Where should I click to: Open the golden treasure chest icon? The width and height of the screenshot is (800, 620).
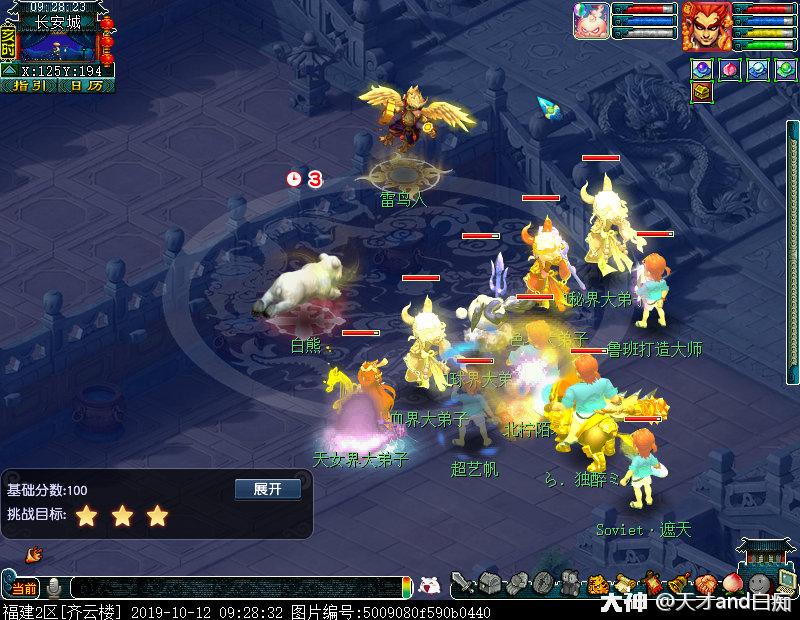(702, 93)
